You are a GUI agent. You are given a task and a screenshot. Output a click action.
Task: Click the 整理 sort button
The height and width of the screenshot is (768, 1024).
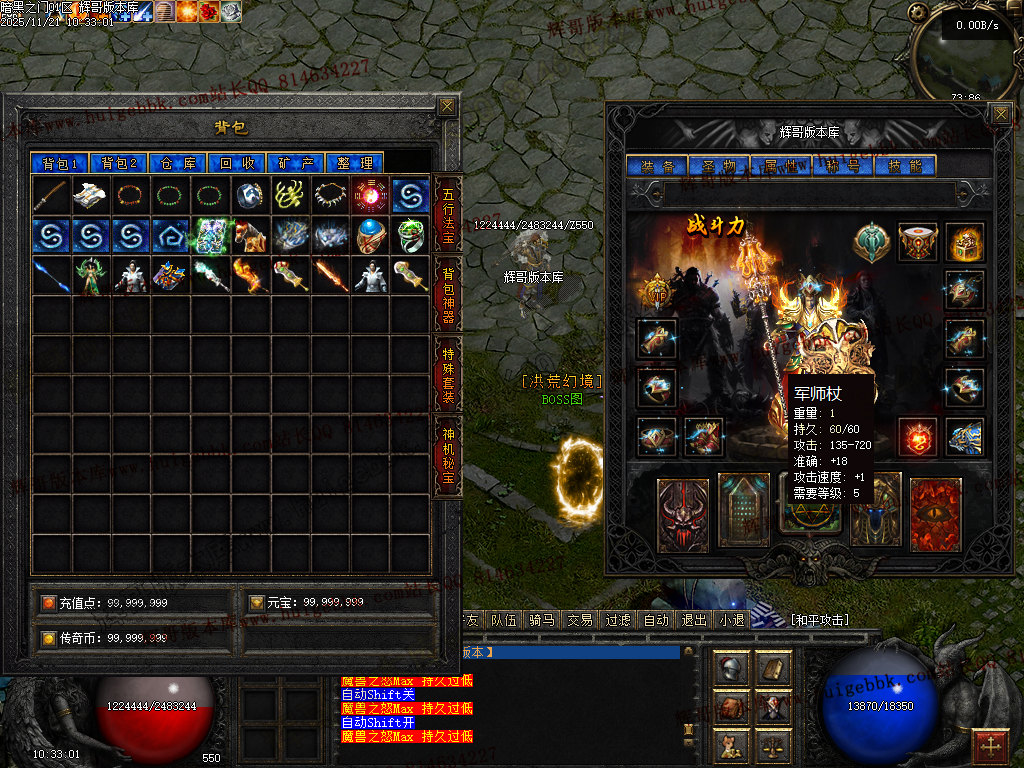(x=354, y=163)
